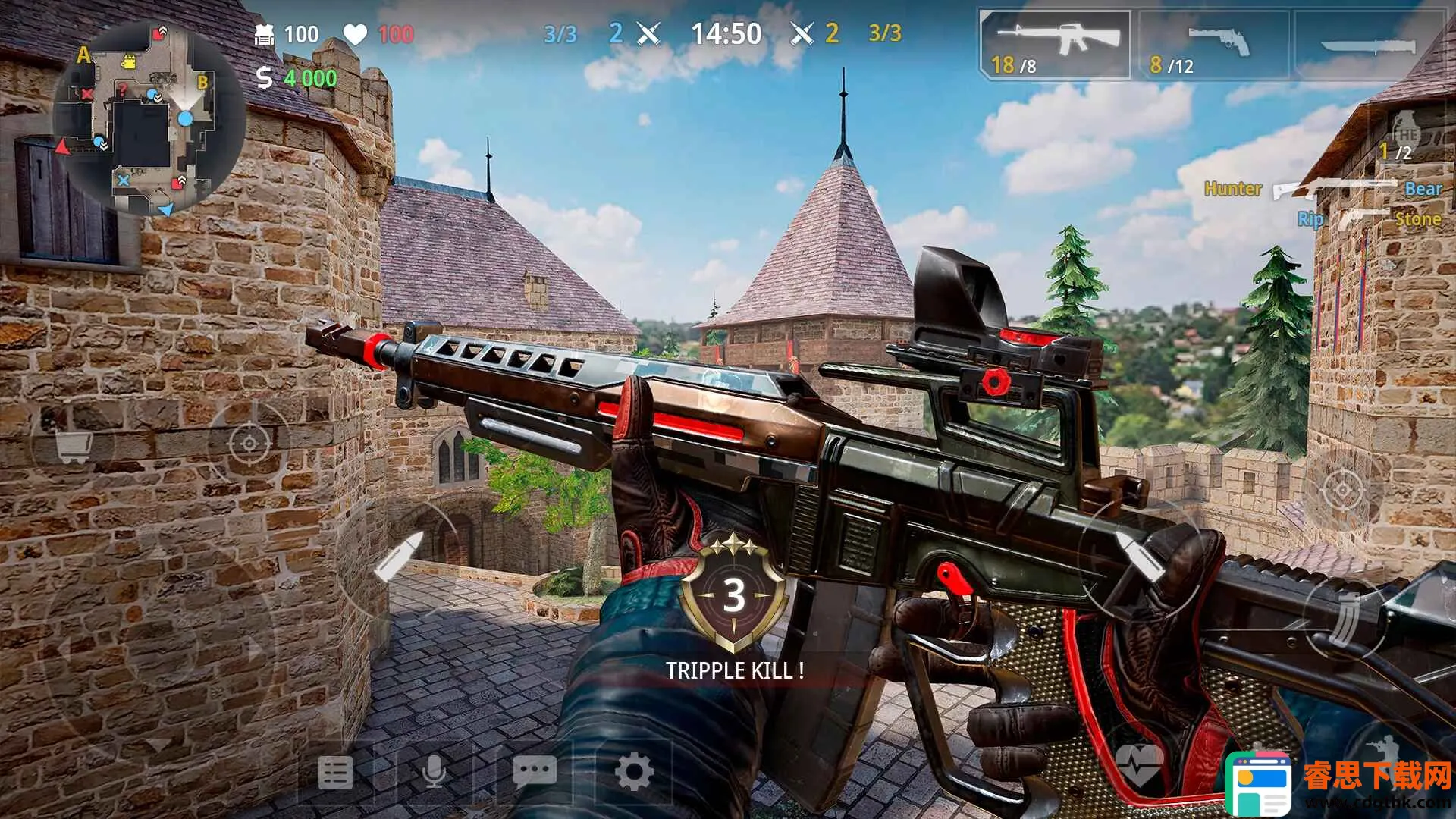
Task: Equip the knife slot
Action: [1367, 45]
